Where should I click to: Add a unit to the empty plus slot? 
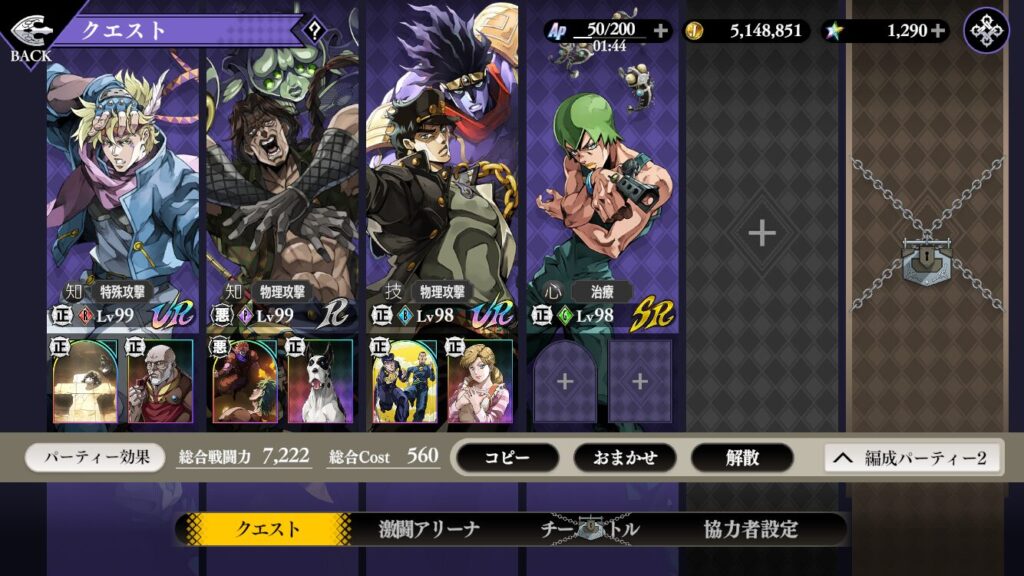pos(762,233)
